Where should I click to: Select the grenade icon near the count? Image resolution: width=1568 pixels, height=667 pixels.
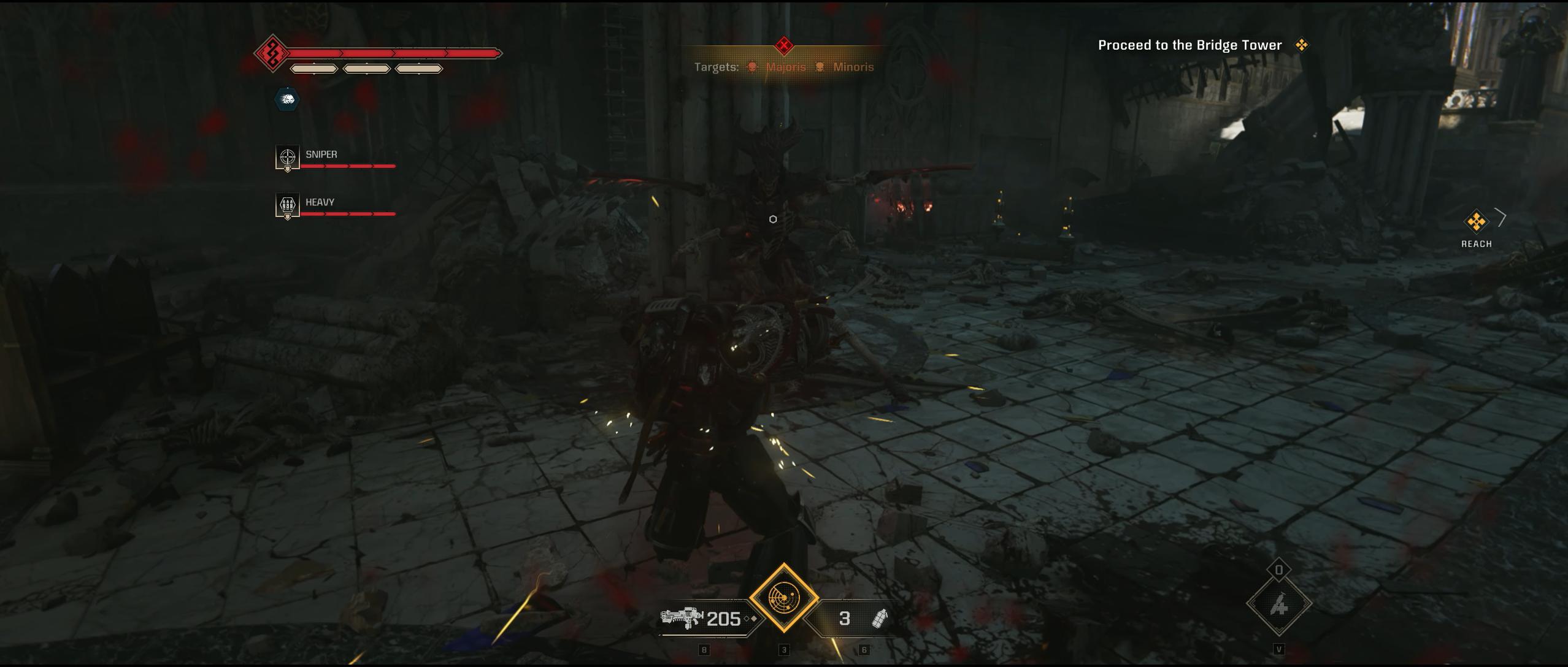(880, 619)
